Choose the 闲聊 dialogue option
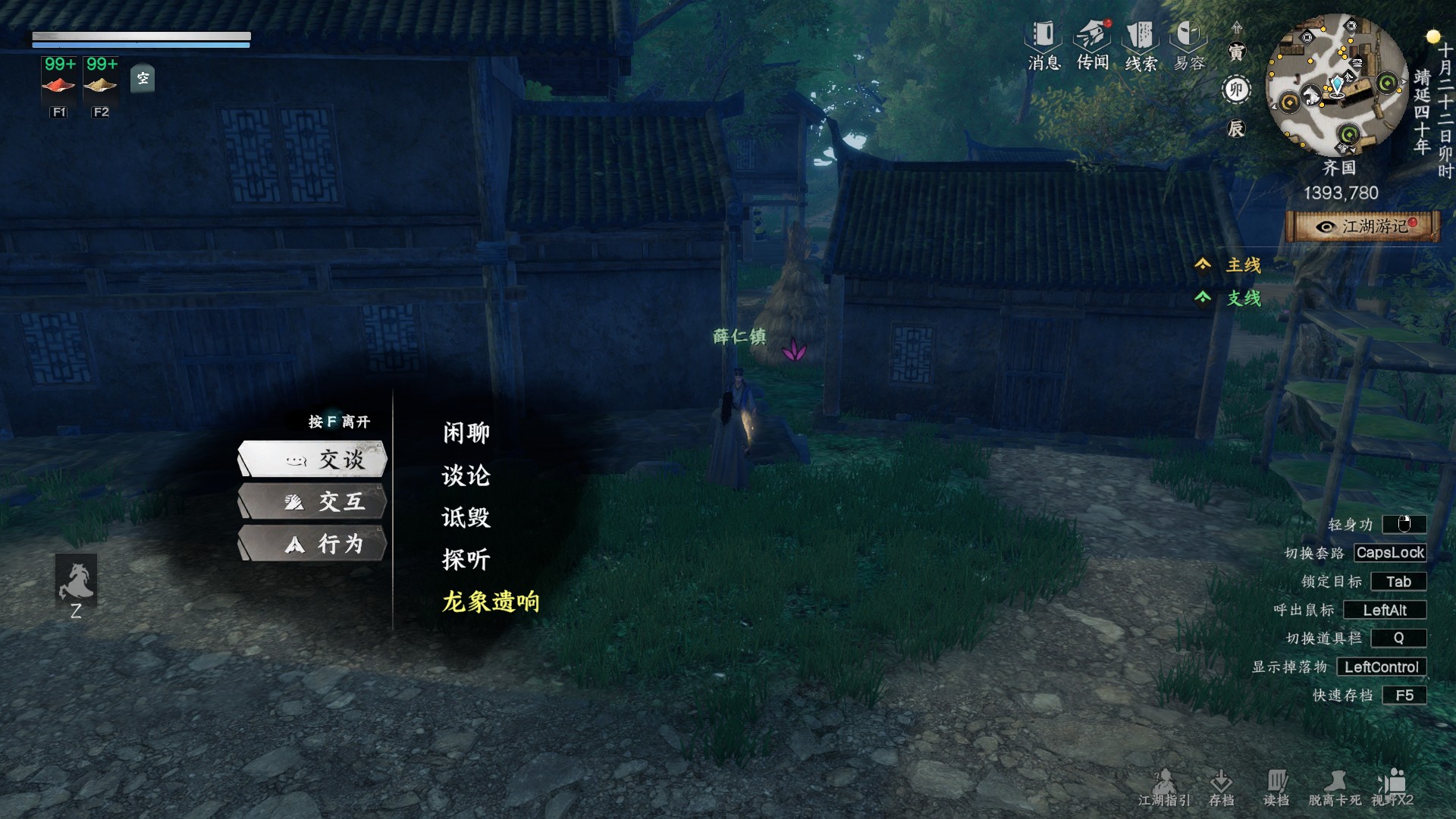Screen dimensions: 1456x819 (x=466, y=433)
